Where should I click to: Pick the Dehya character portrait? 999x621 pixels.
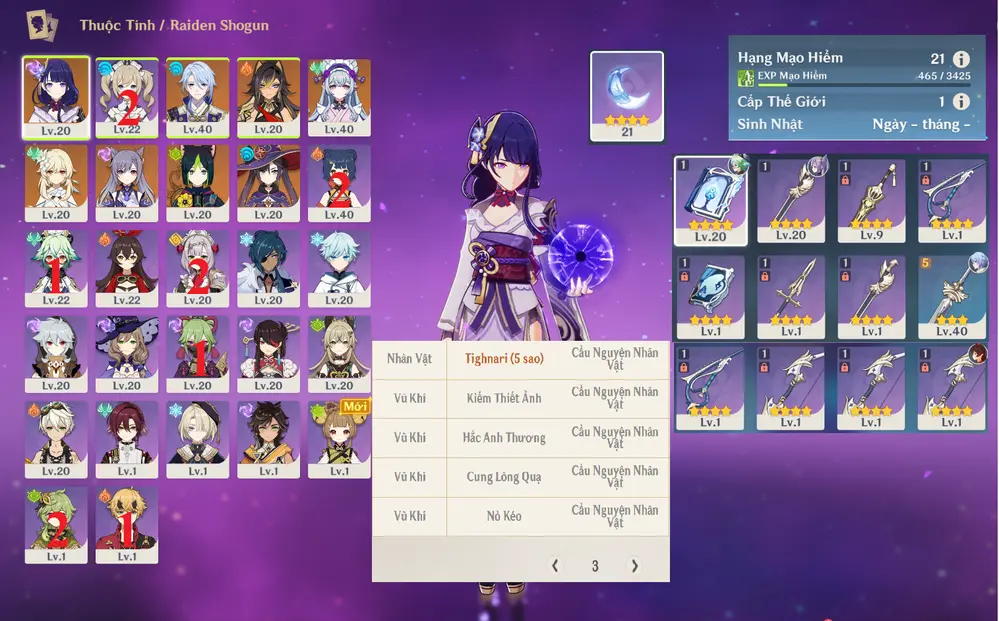268,96
